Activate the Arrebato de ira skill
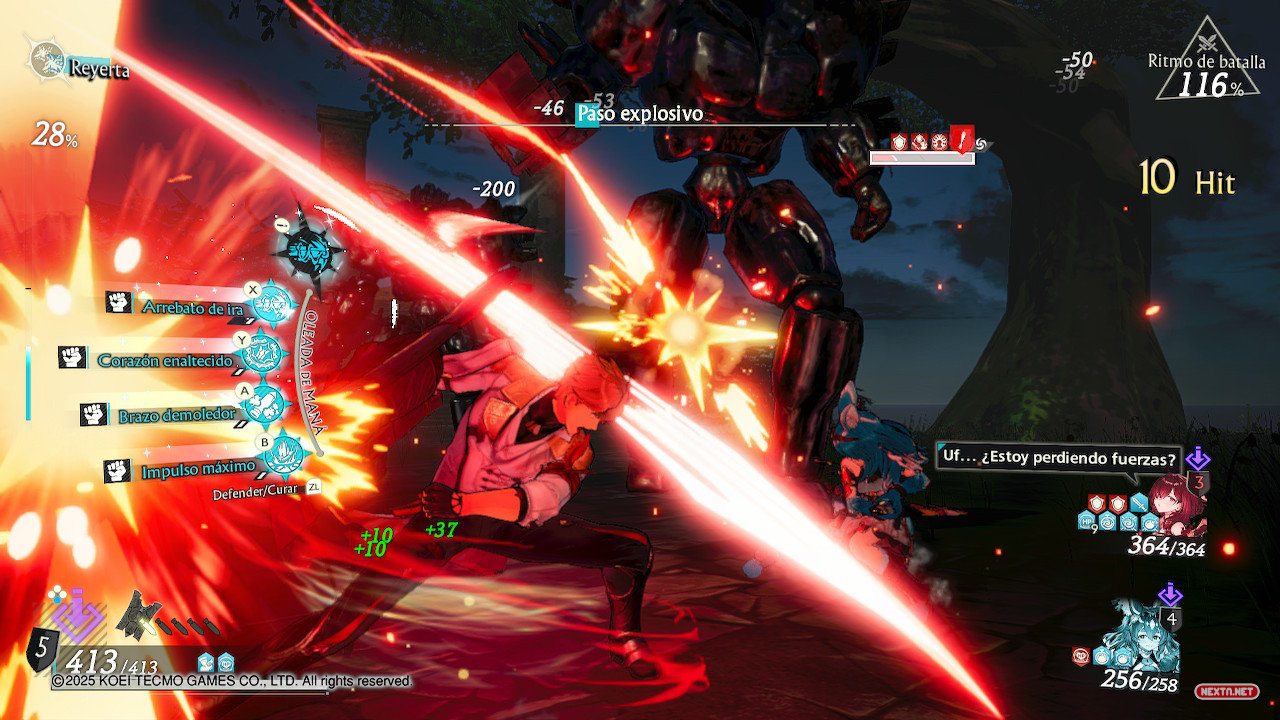Image resolution: width=1280 pixels, height=720 pixels. point(270,303)
